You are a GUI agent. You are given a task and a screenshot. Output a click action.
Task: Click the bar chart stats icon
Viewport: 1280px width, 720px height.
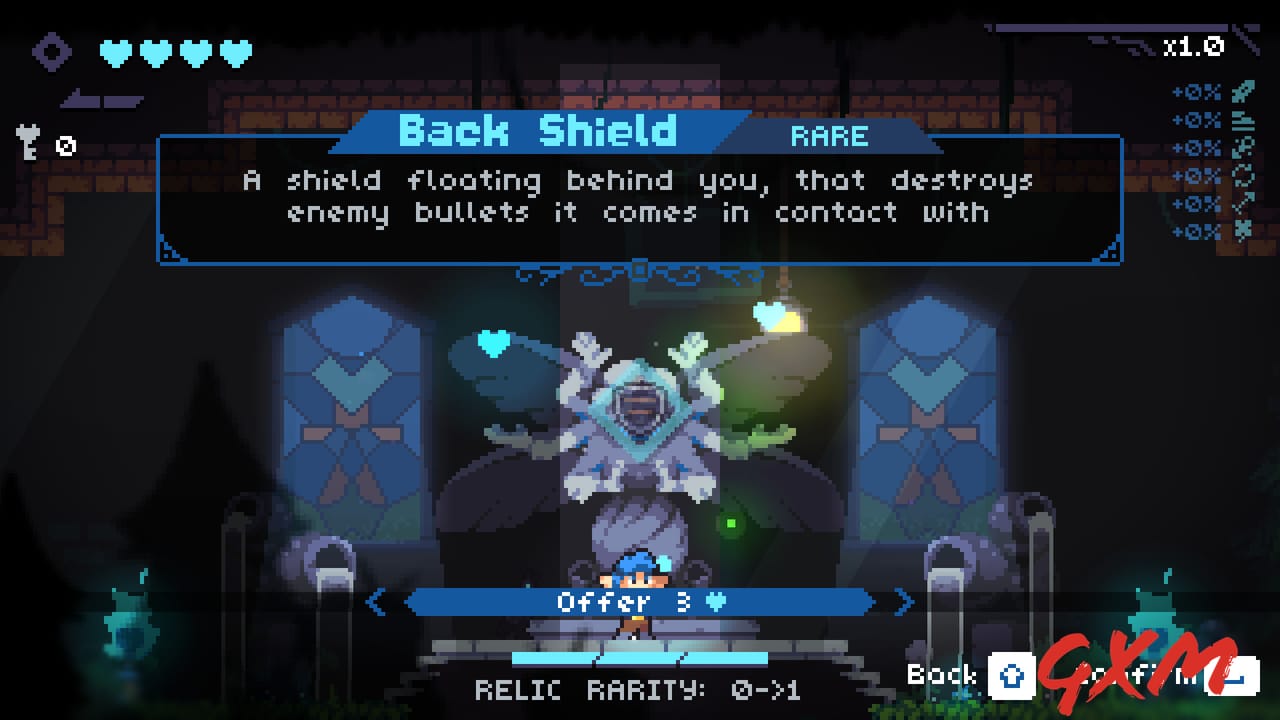coord(1243,119)
